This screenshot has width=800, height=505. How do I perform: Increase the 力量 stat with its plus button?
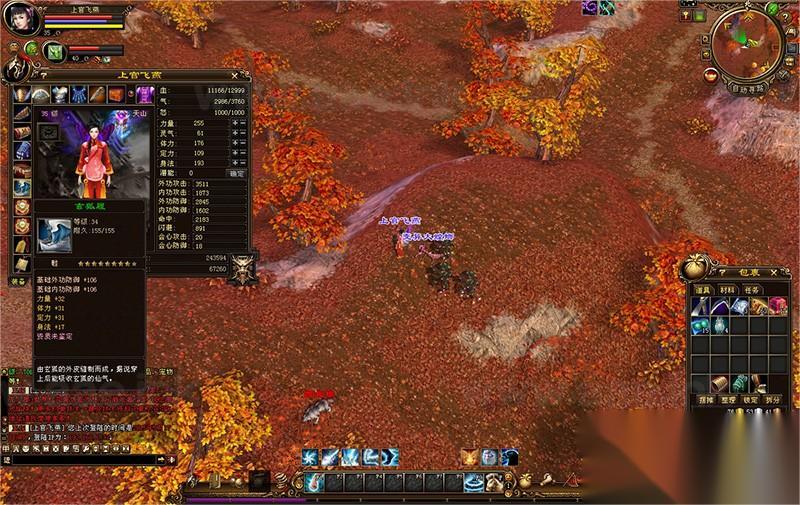coord(234,123)
